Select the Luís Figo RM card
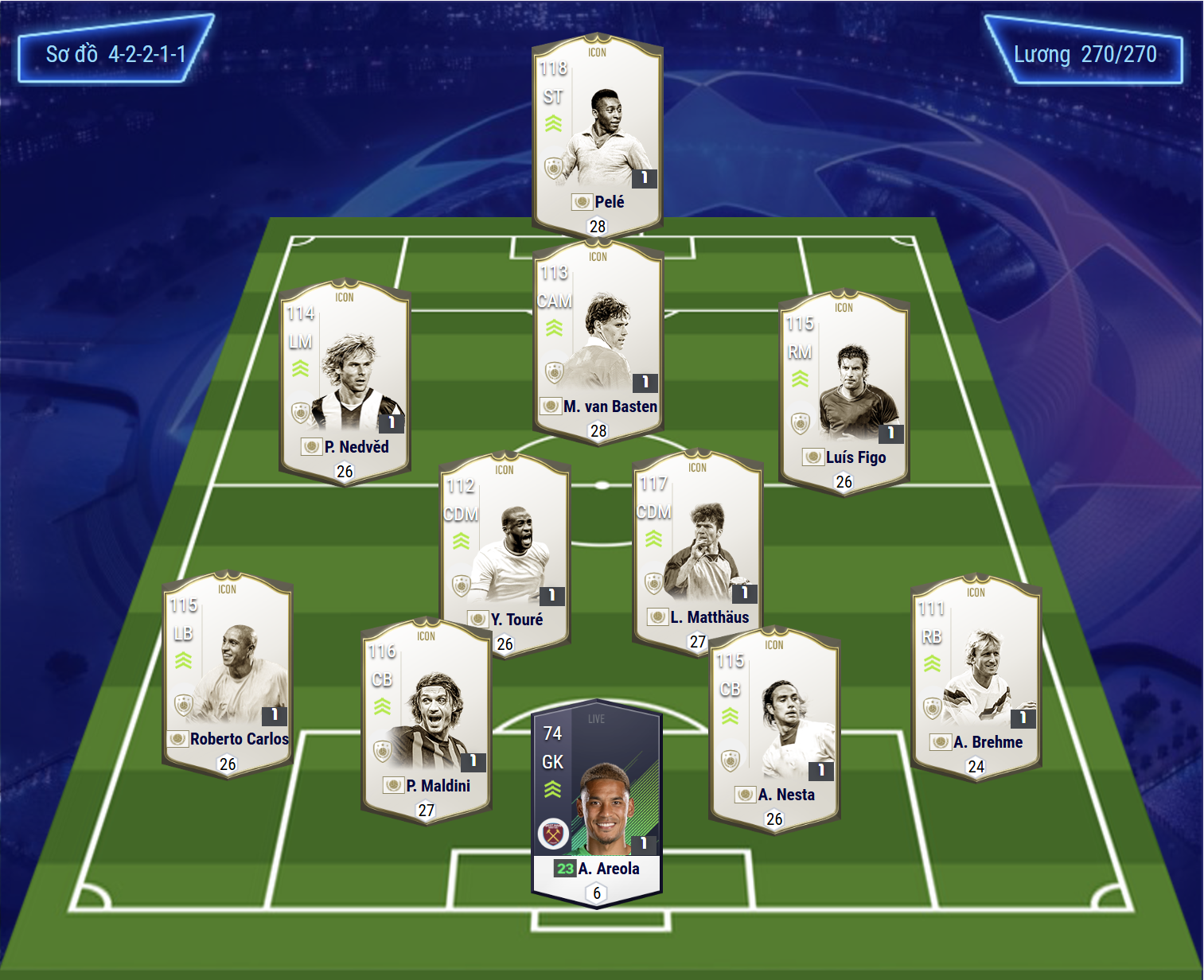This screenshot has height=980, width=1204. [844, 390]
